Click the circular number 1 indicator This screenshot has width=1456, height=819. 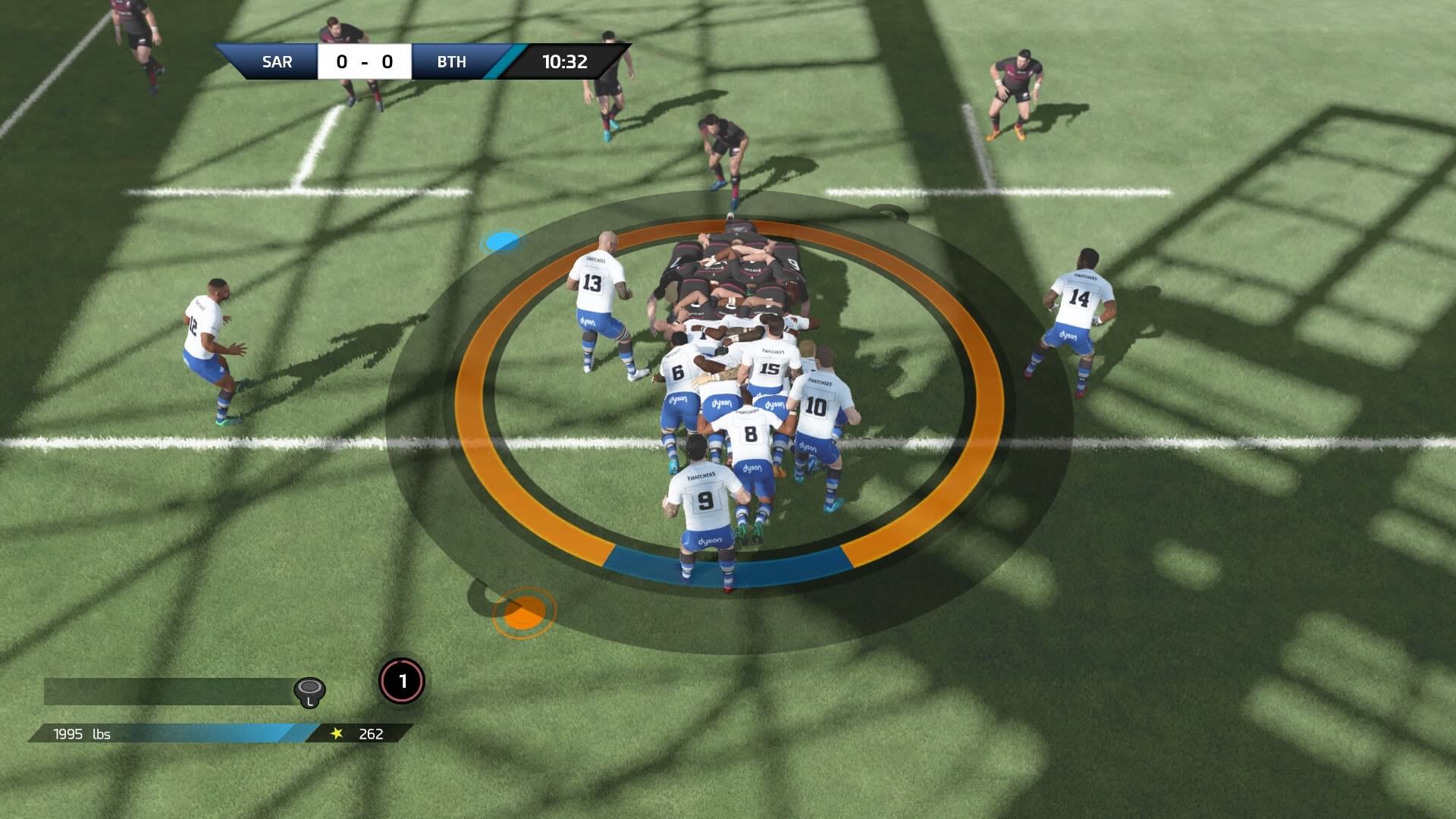402,681
